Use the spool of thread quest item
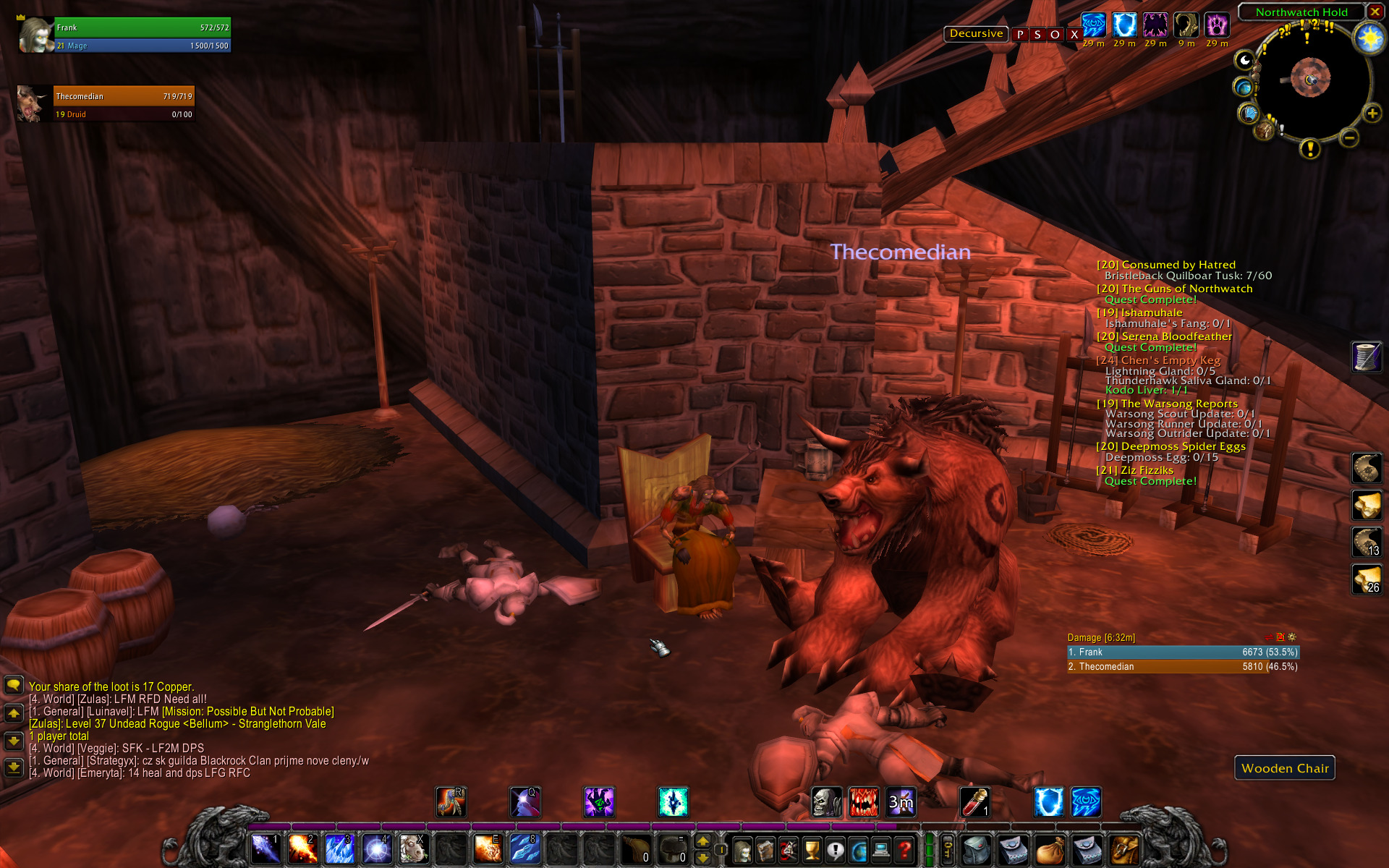 coord(1367,357)
